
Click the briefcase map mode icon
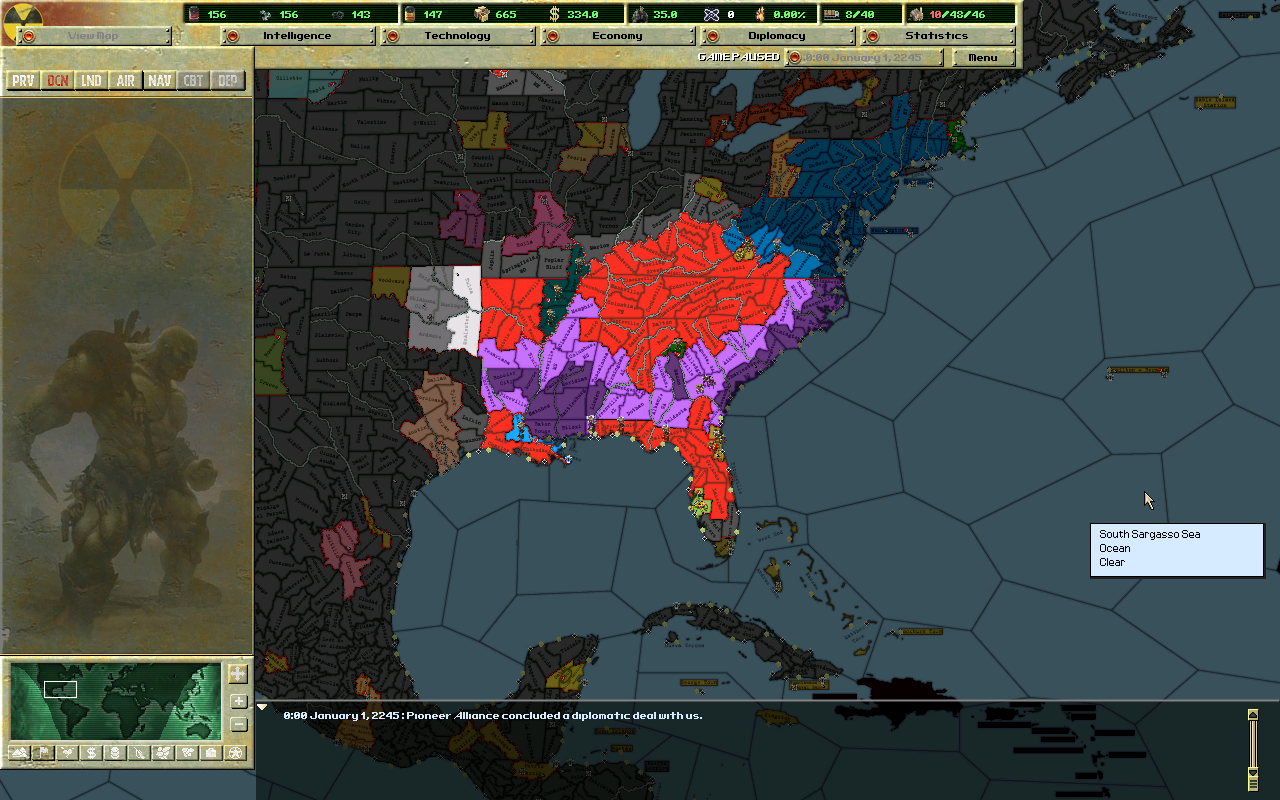pyautogui.click(x=213, y=753)
